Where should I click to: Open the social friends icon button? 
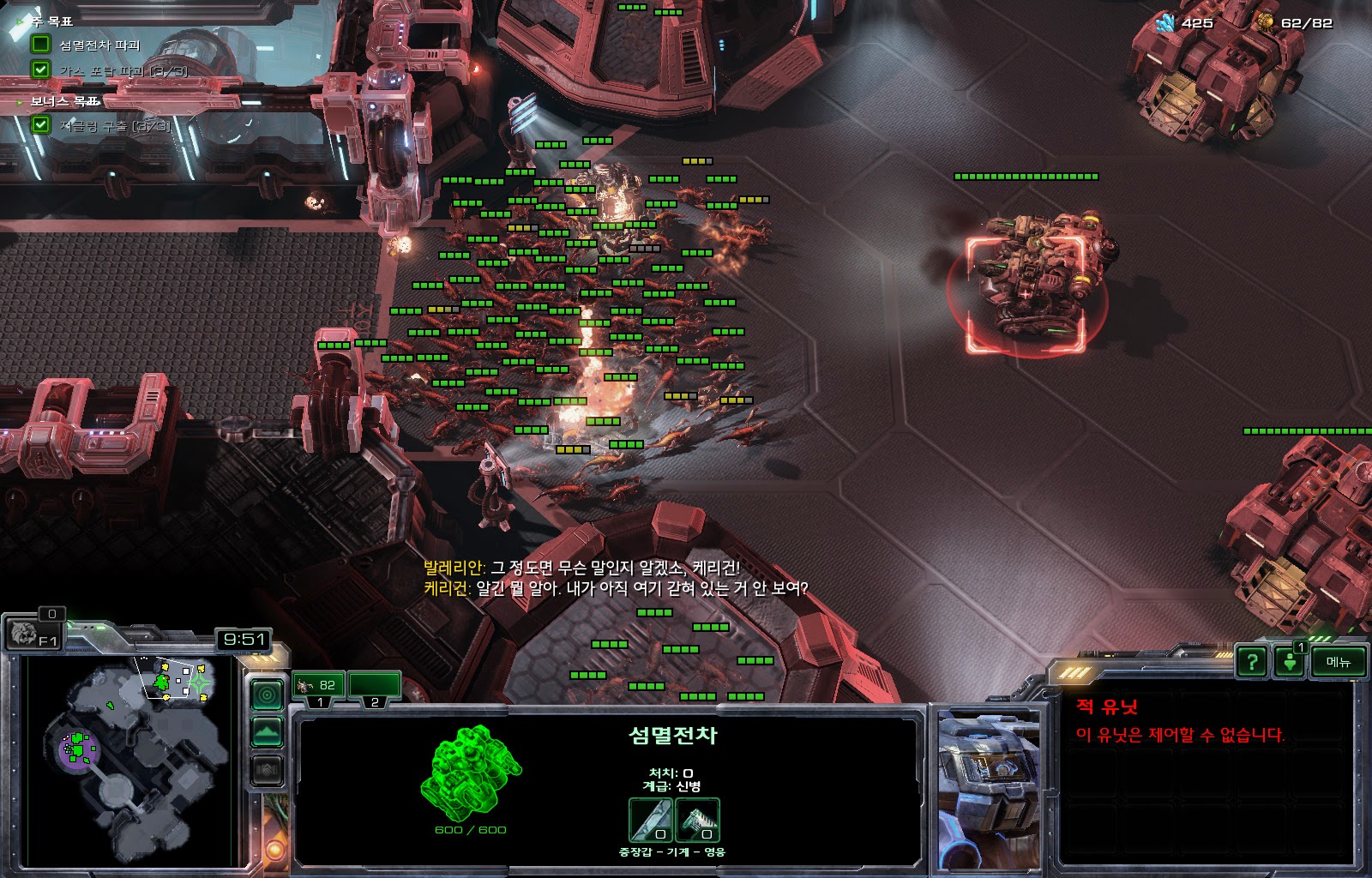click(1290, 663)
